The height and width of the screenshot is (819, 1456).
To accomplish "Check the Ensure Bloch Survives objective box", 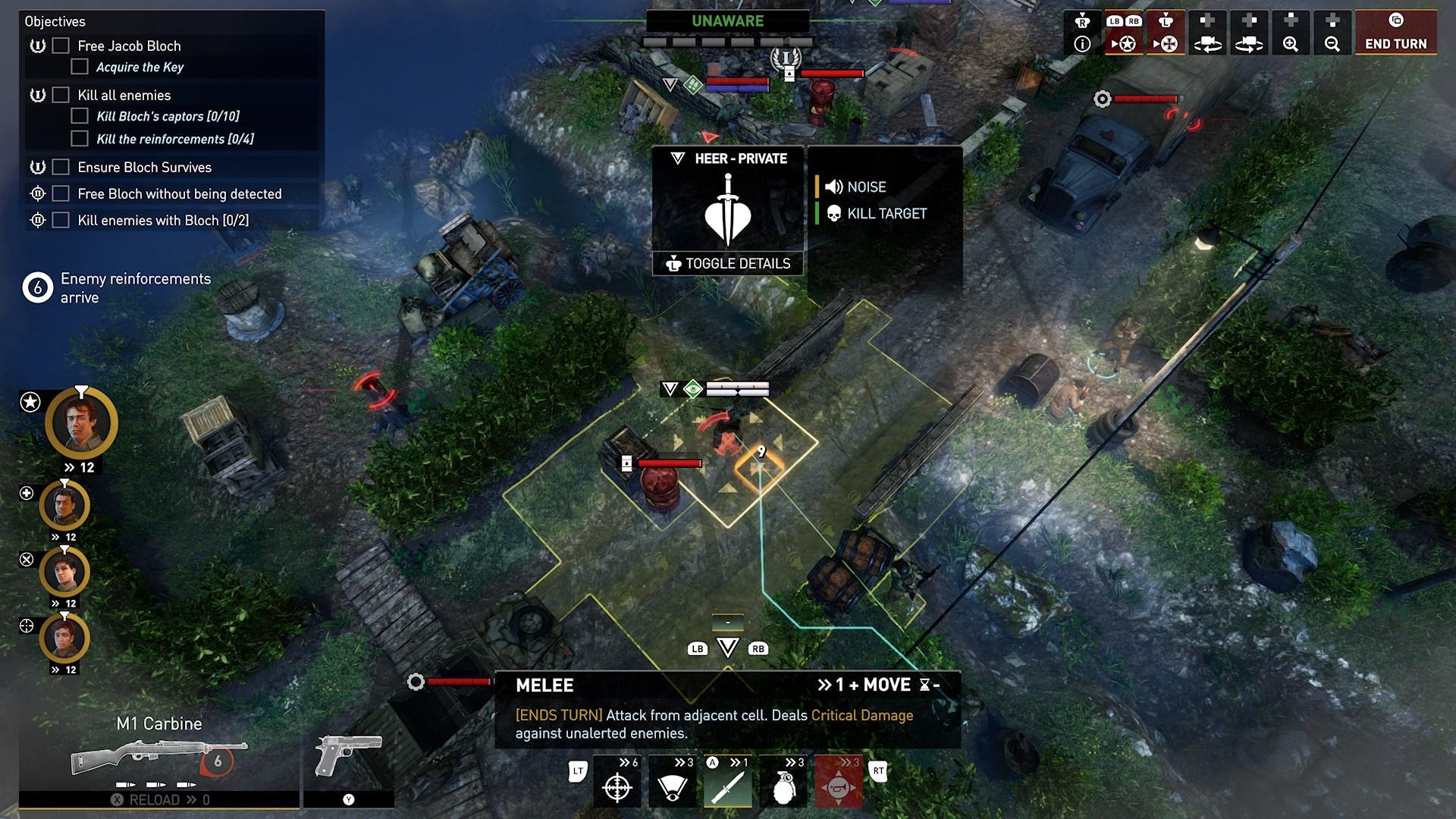I will (x=58, y=168).
